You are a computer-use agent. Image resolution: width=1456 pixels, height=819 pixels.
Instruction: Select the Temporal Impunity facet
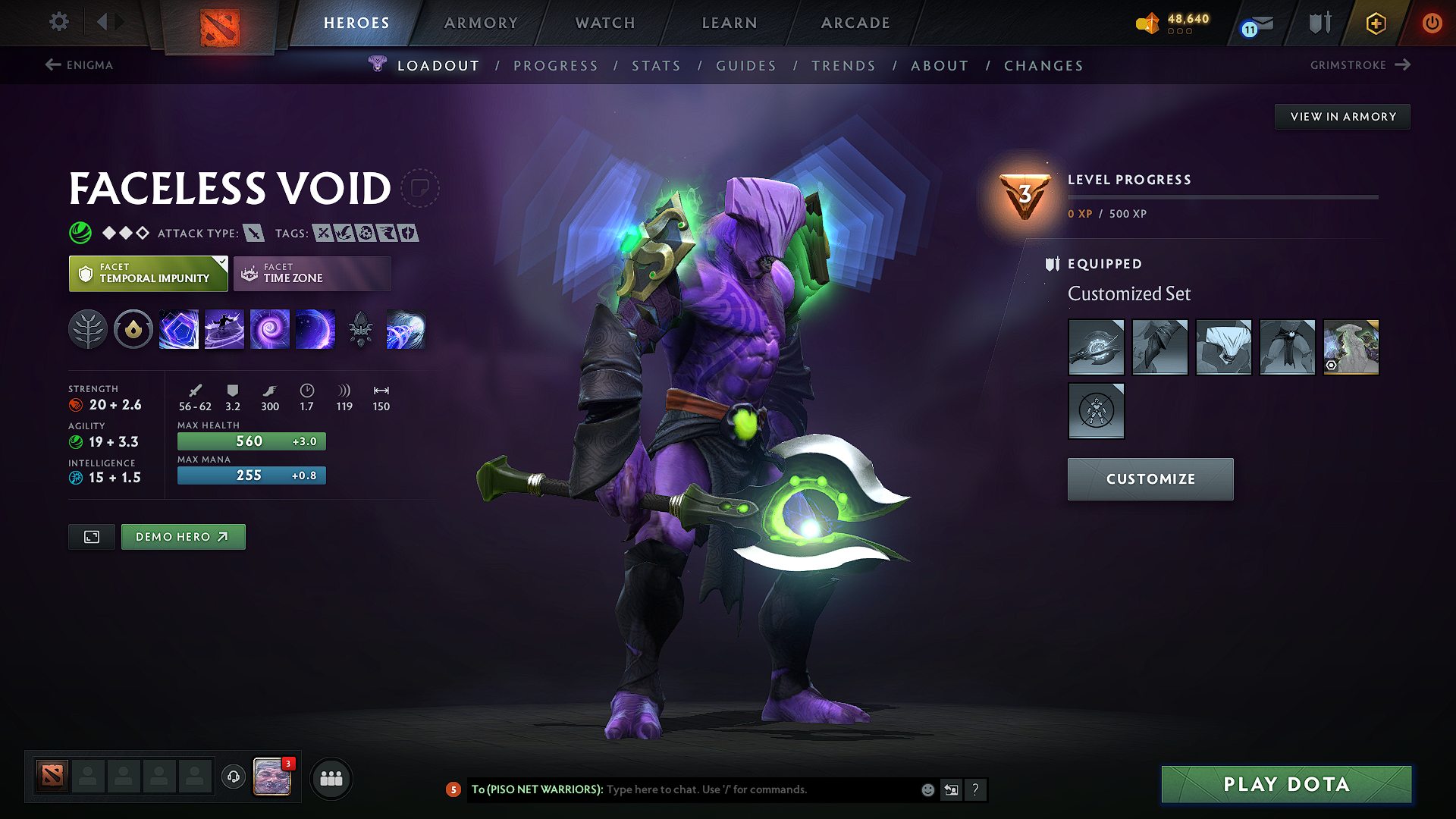[x=148, y=273]
